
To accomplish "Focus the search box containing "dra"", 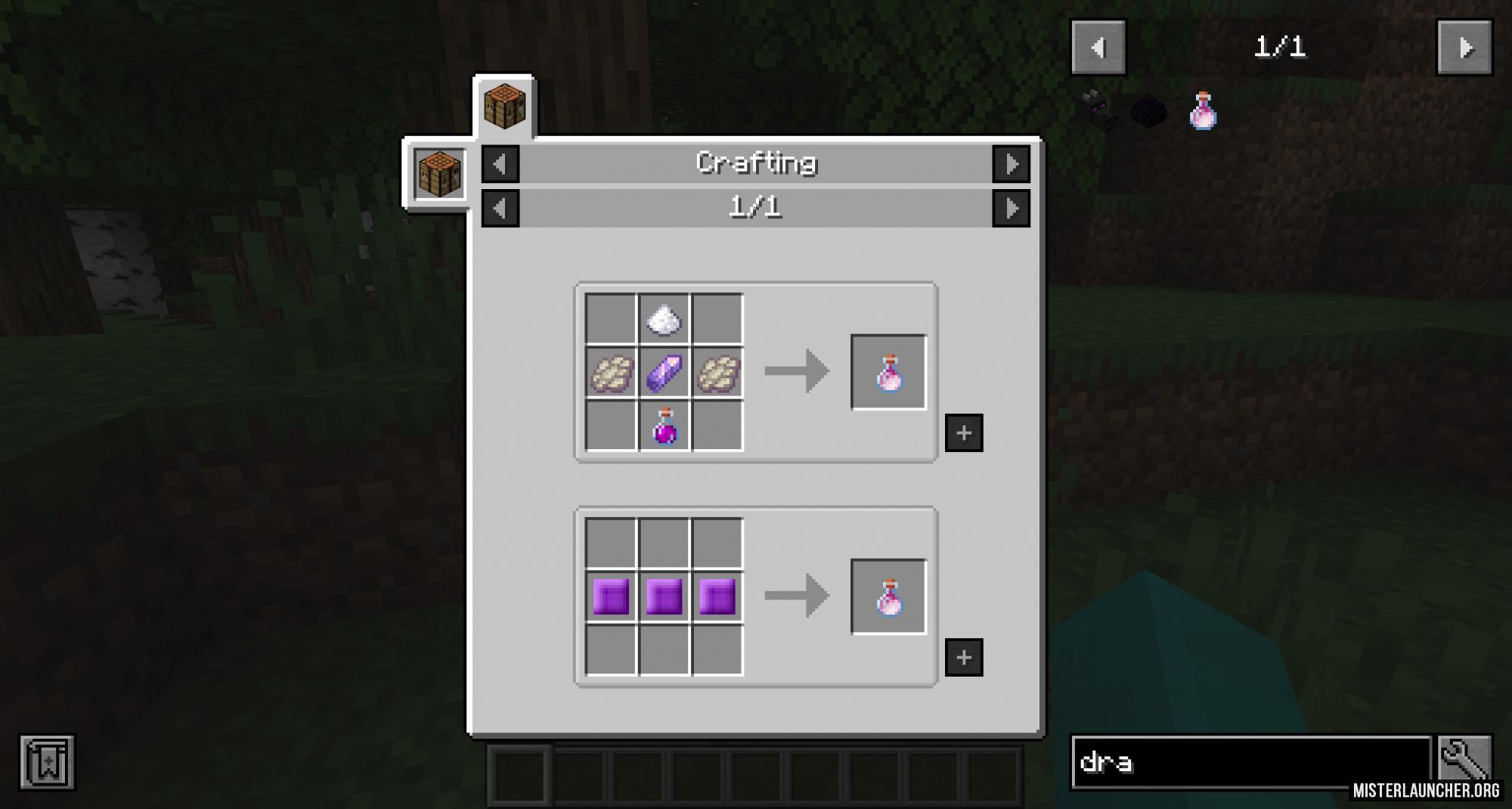I will click(1251, 762).
